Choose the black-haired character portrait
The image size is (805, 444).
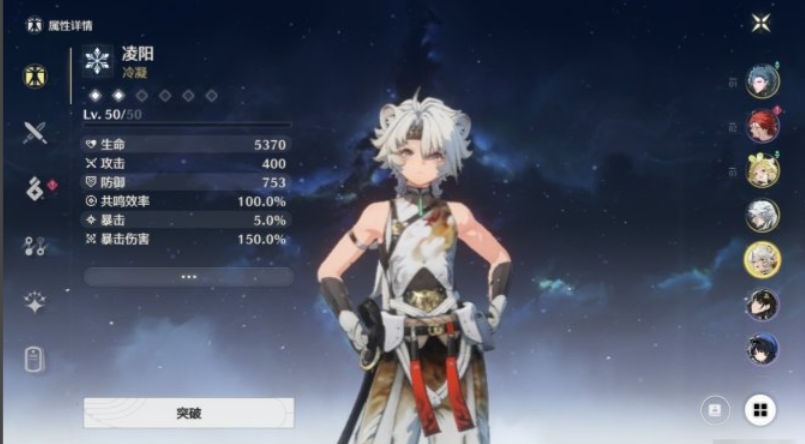point(762,304)
